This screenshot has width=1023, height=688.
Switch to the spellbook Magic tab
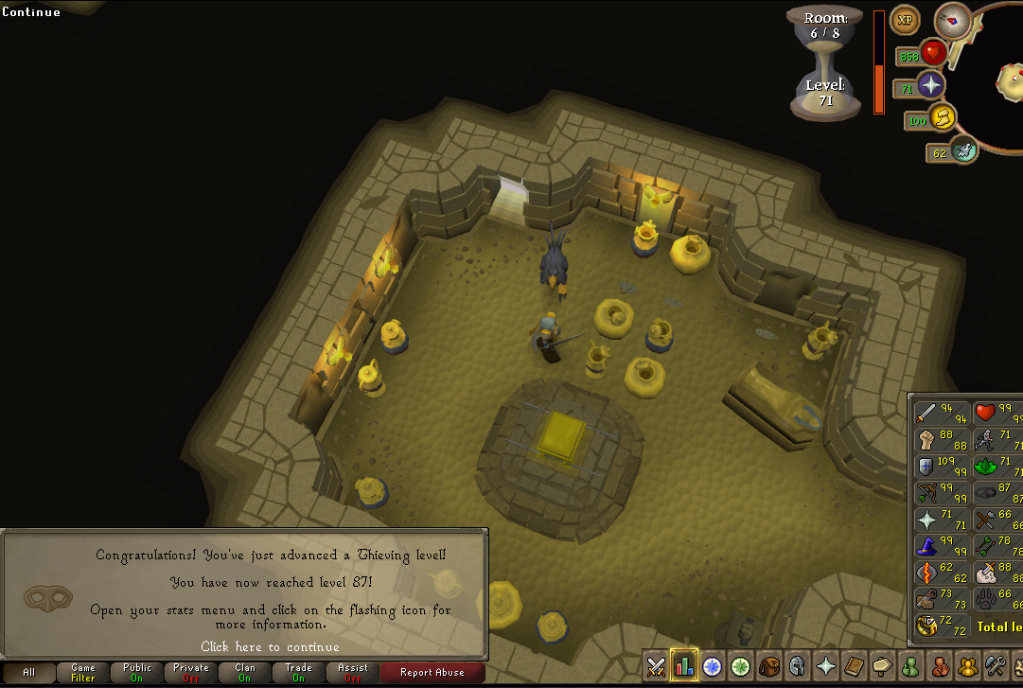coord(853,666)
